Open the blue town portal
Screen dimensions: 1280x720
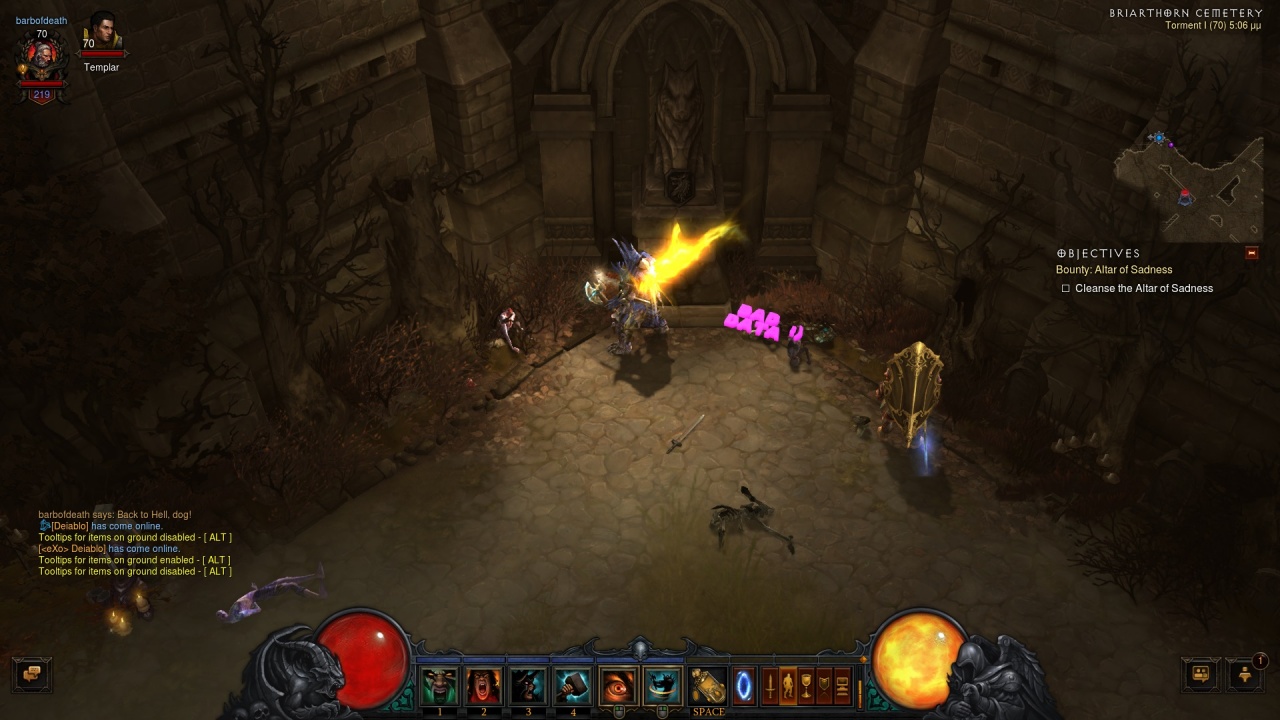(x=744, y=686)
